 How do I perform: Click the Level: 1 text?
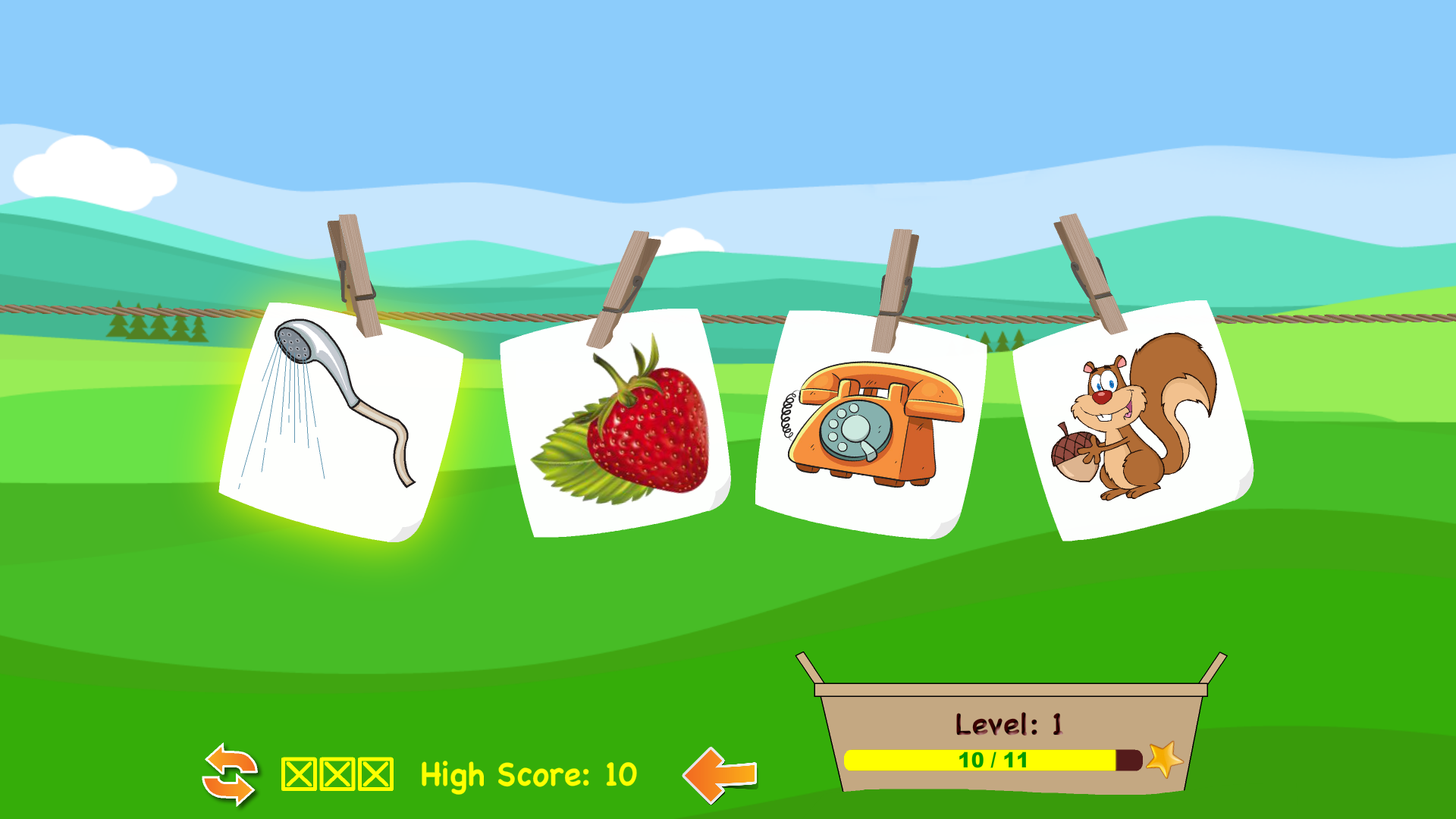[1009, 723]
